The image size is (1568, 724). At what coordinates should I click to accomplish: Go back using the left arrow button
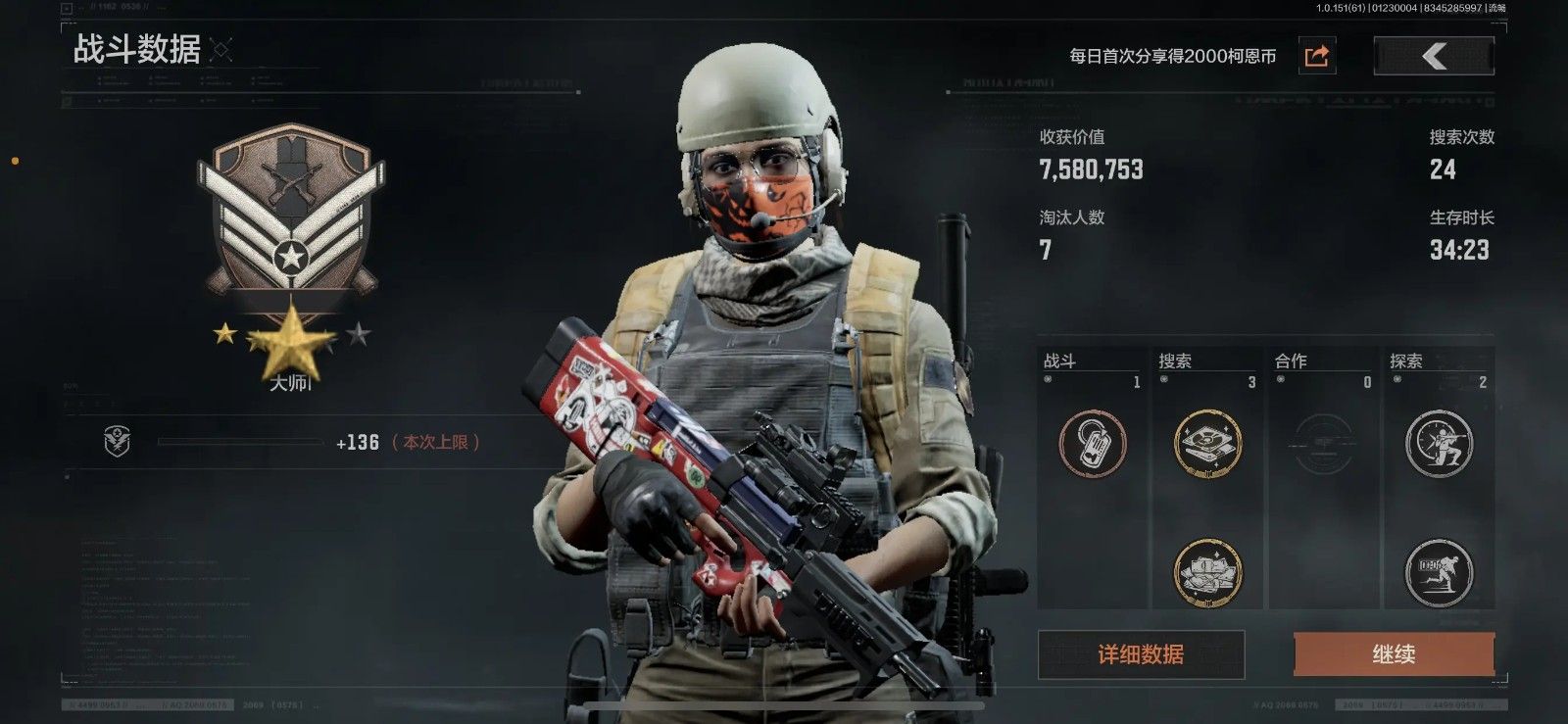(1434, 56)
